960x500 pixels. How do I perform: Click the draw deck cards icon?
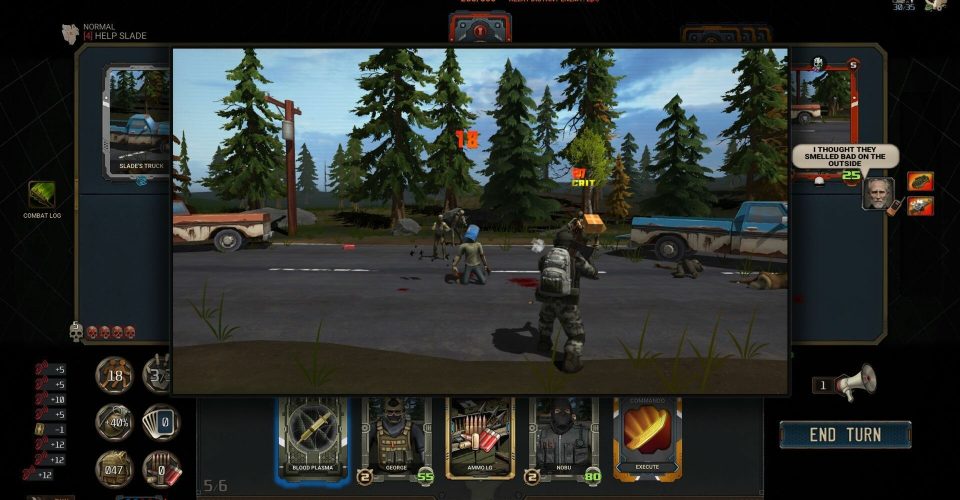pyautogui.click(x=160, y=422)
